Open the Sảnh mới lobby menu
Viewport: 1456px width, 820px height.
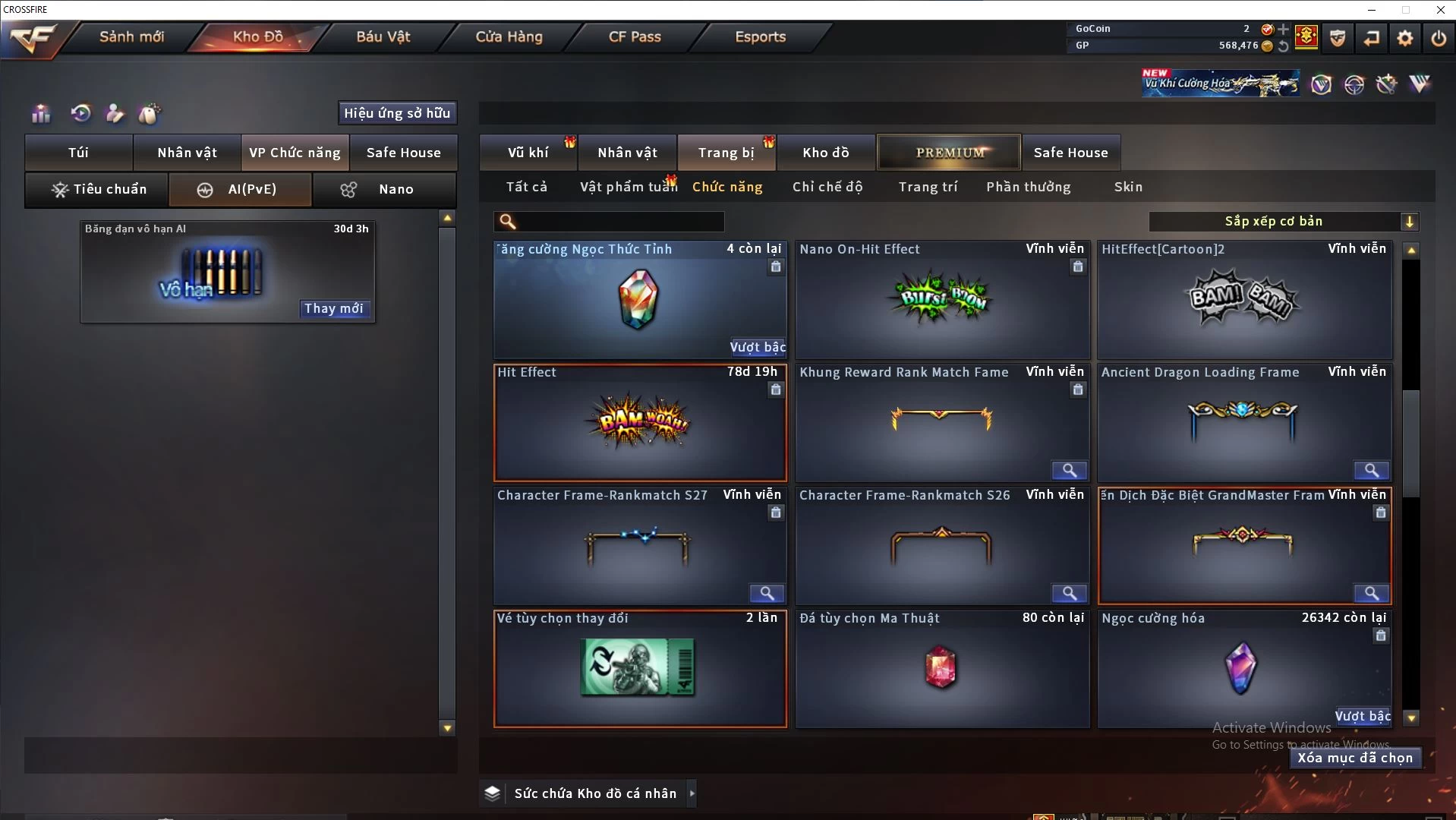point(131,36)
